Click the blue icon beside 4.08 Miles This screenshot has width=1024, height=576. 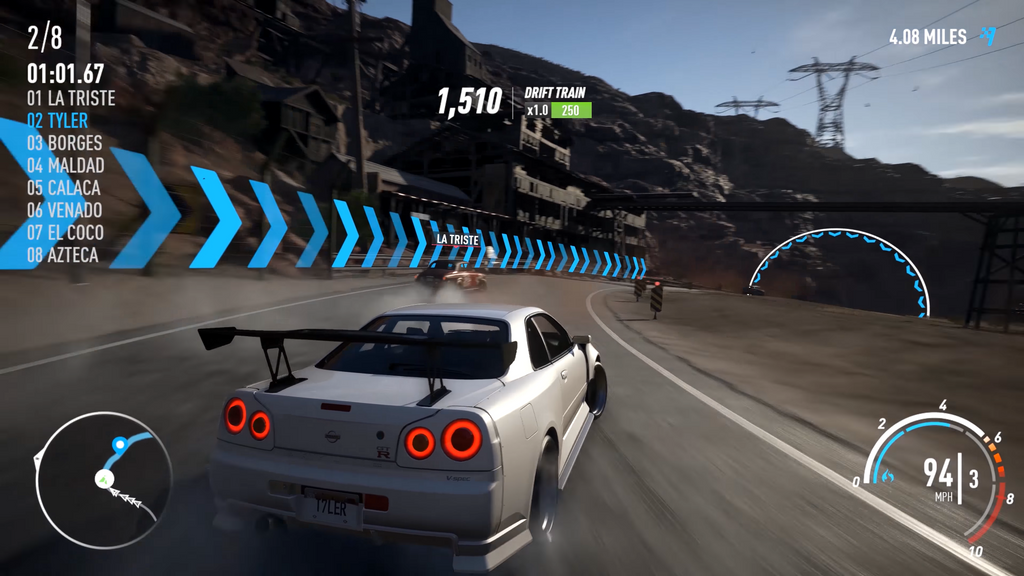coord(988,37)
